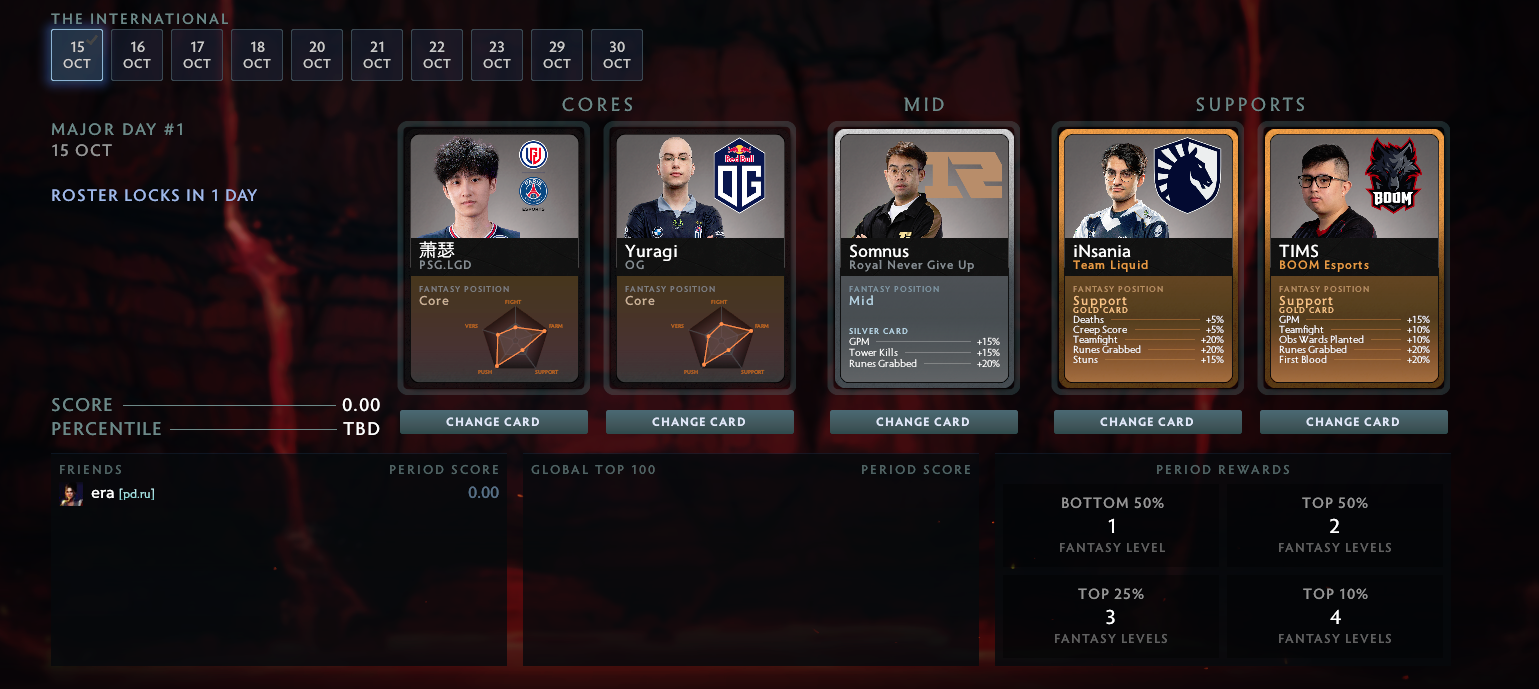
Task: Switch to the 29 Oct day
Action: pyautogui.click(x=557, y=55)
